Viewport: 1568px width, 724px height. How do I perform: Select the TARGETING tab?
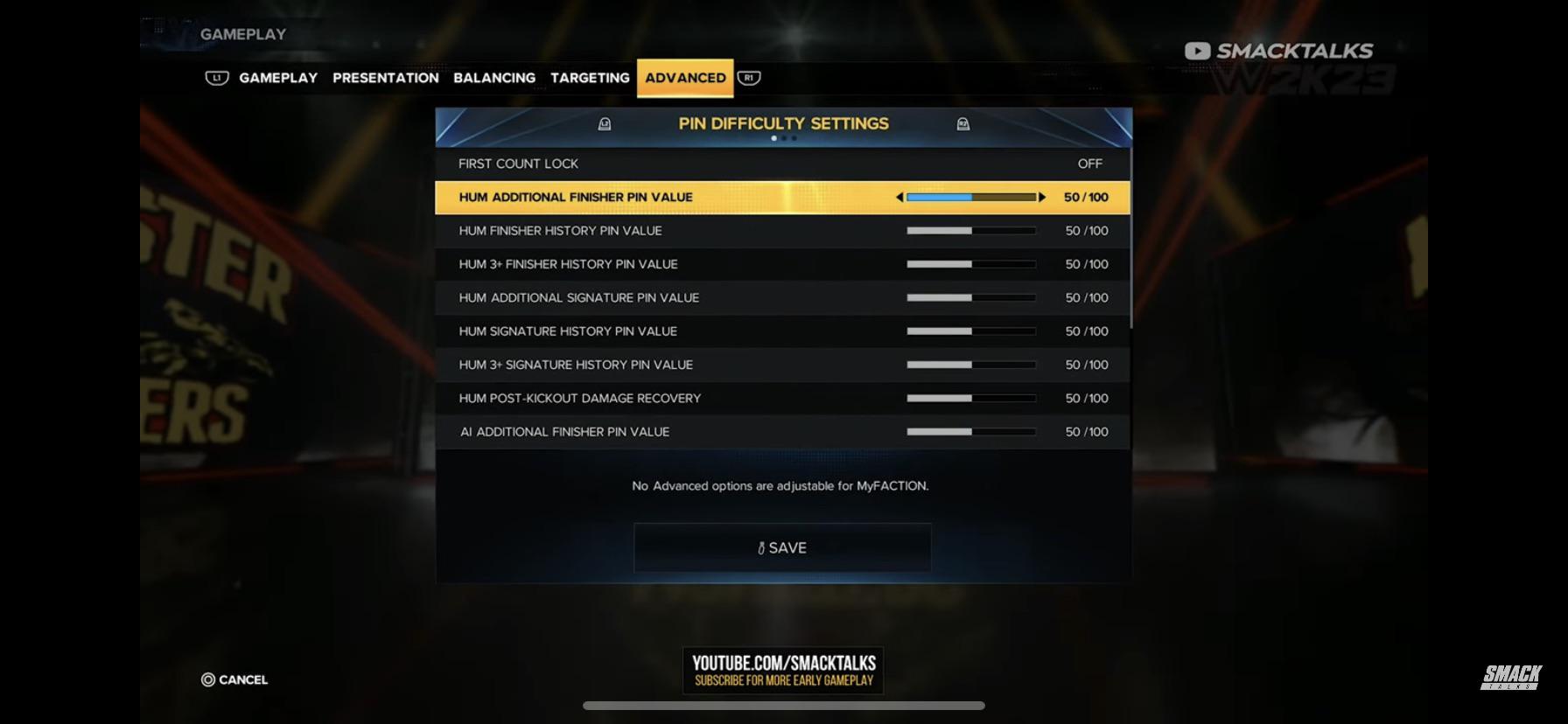(589, 78)
